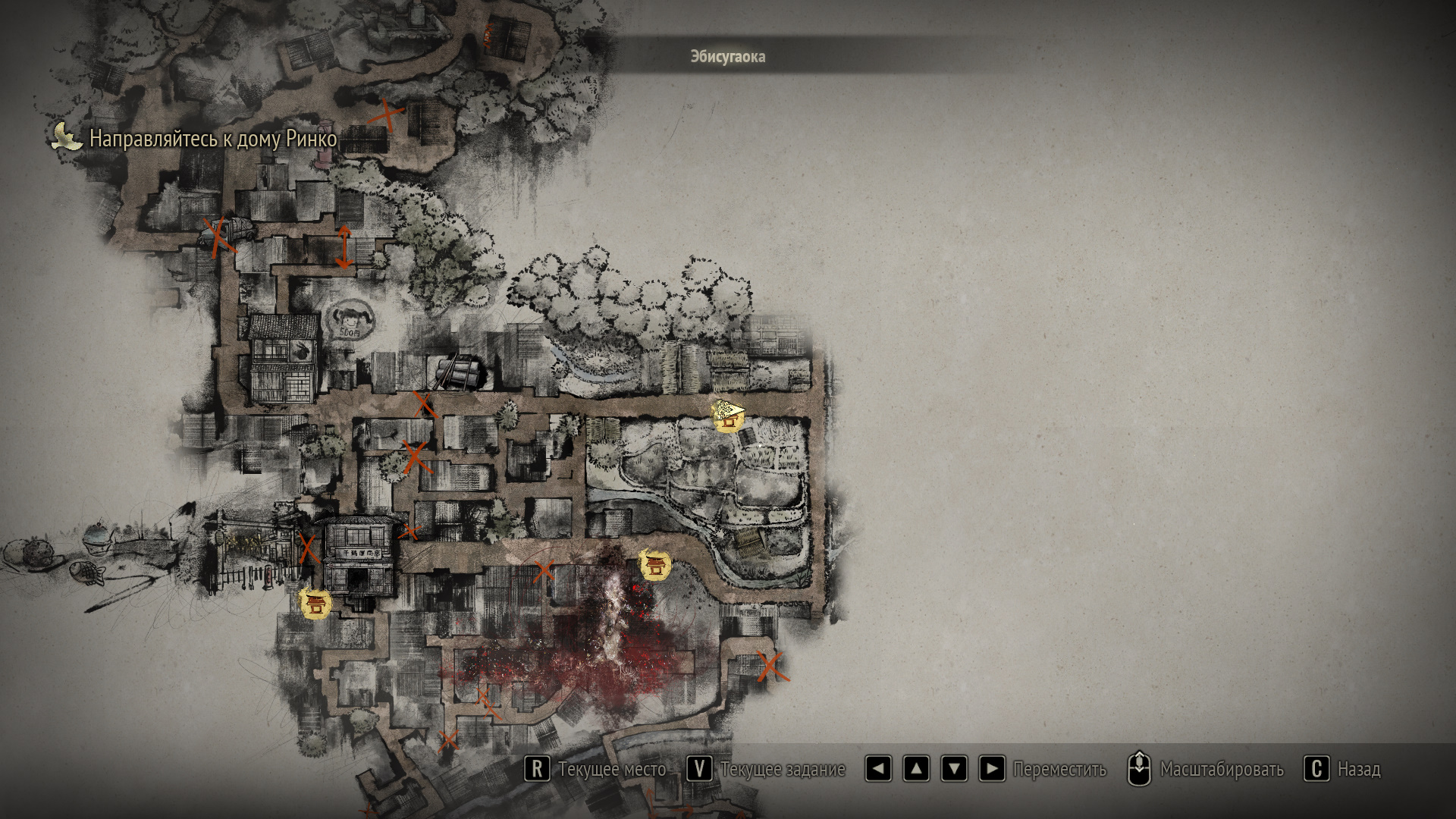1456x819 pixels.
Task: Click the shrine marker under the player arrow
Action: 729,416
